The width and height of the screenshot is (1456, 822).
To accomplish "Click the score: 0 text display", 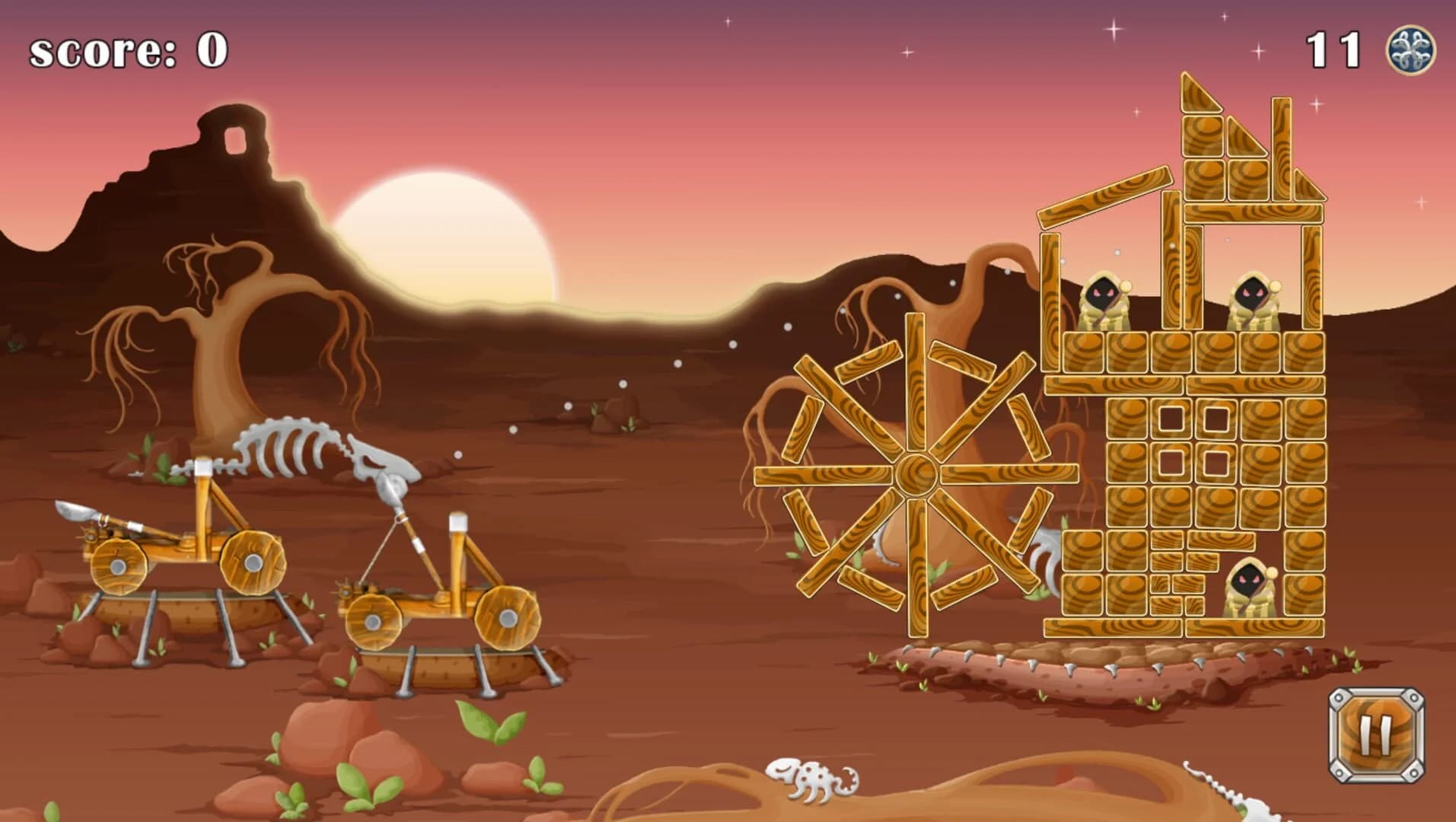I will 126,49.
